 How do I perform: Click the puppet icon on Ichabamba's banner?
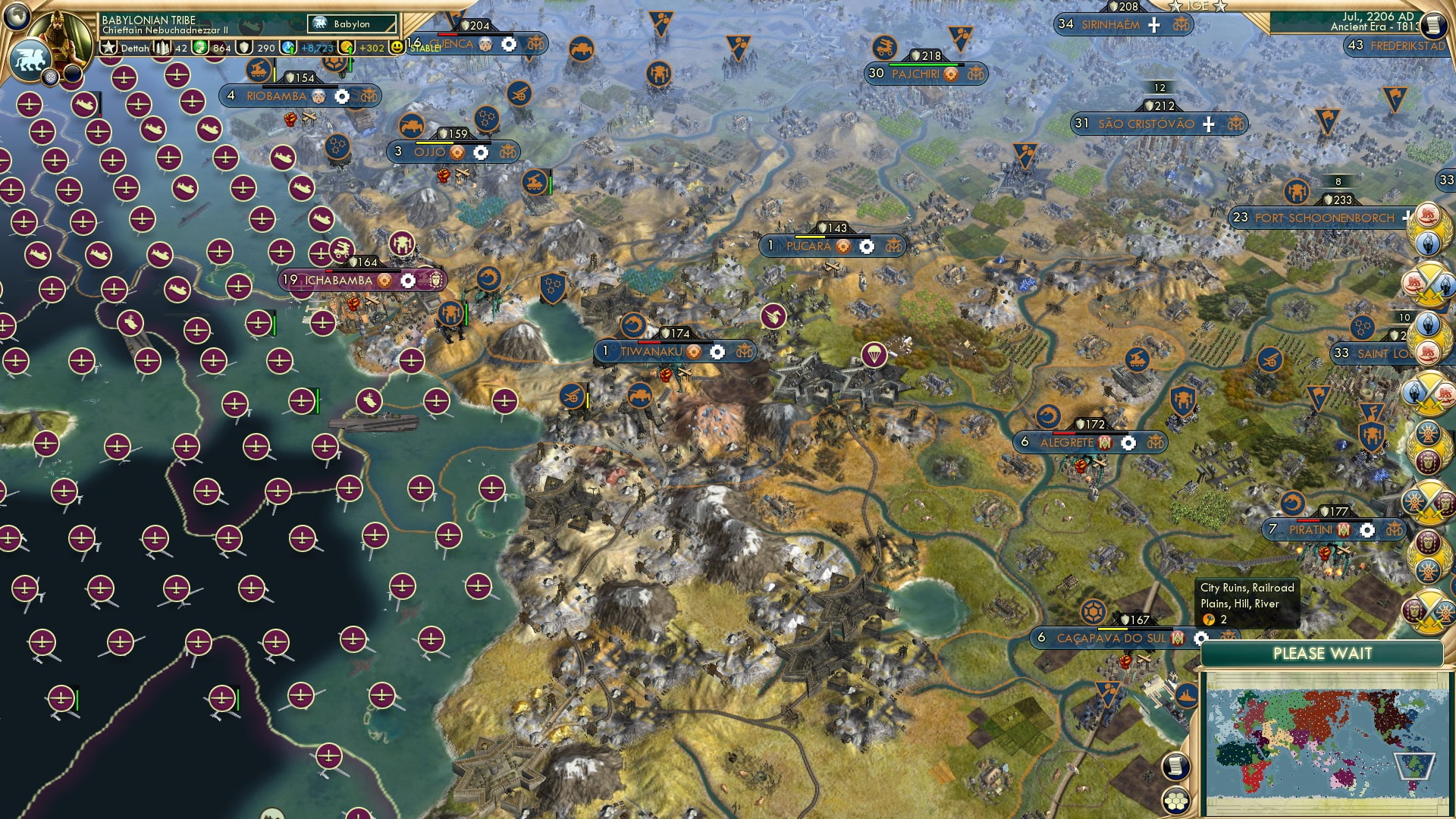click(x=437, y=281)
